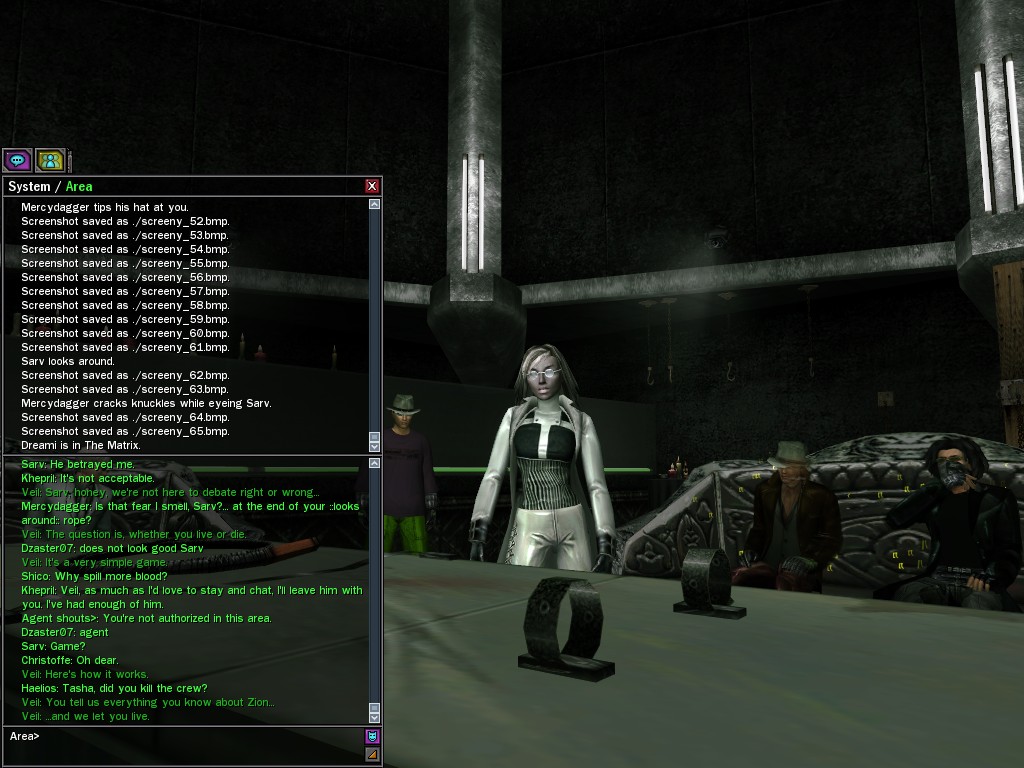Select the System channel in the window title
The image size is (1024, 768).
pyautogui.click(x=28, y=187)
